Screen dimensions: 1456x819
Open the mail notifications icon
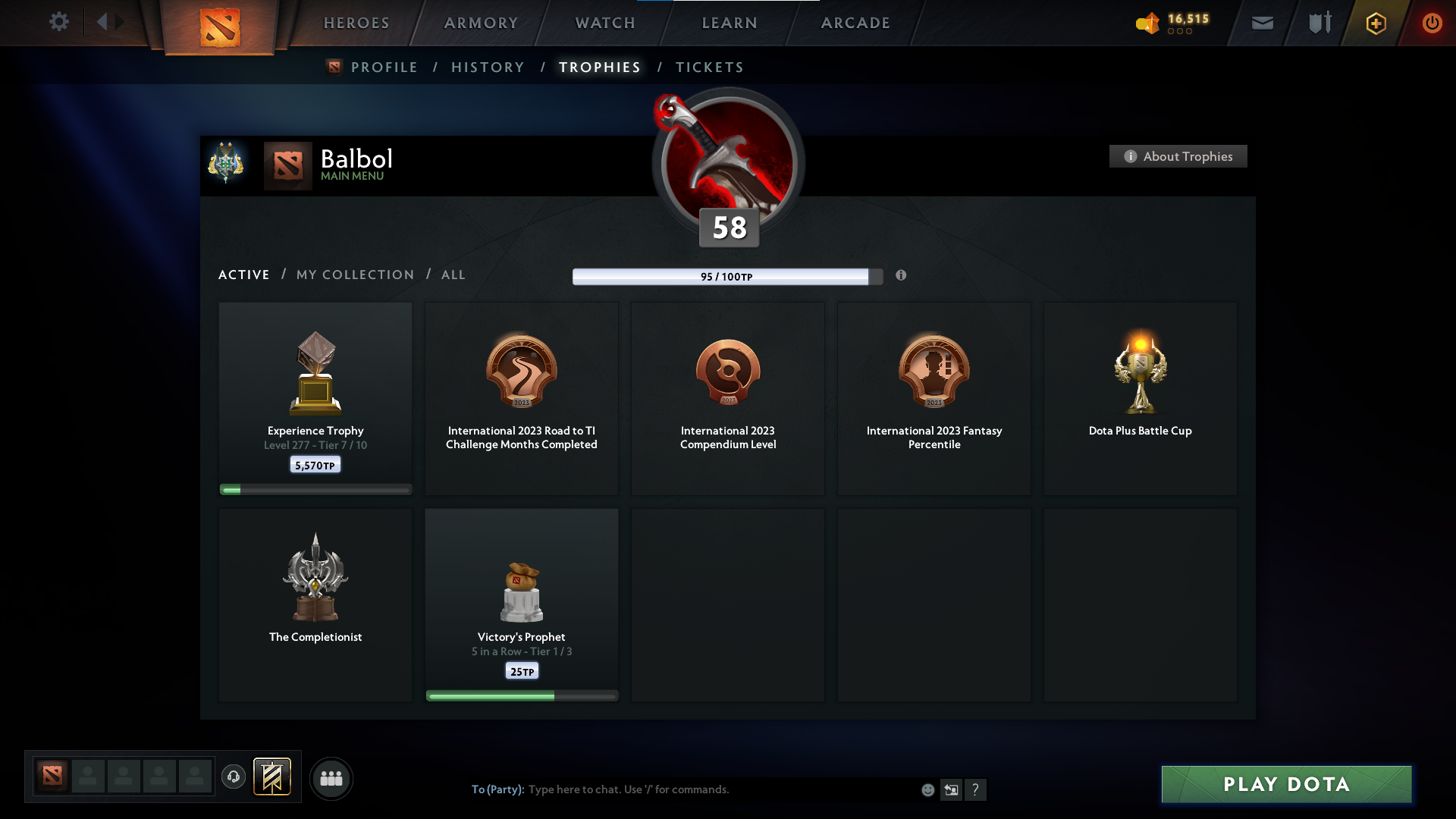coord(1262,23)
